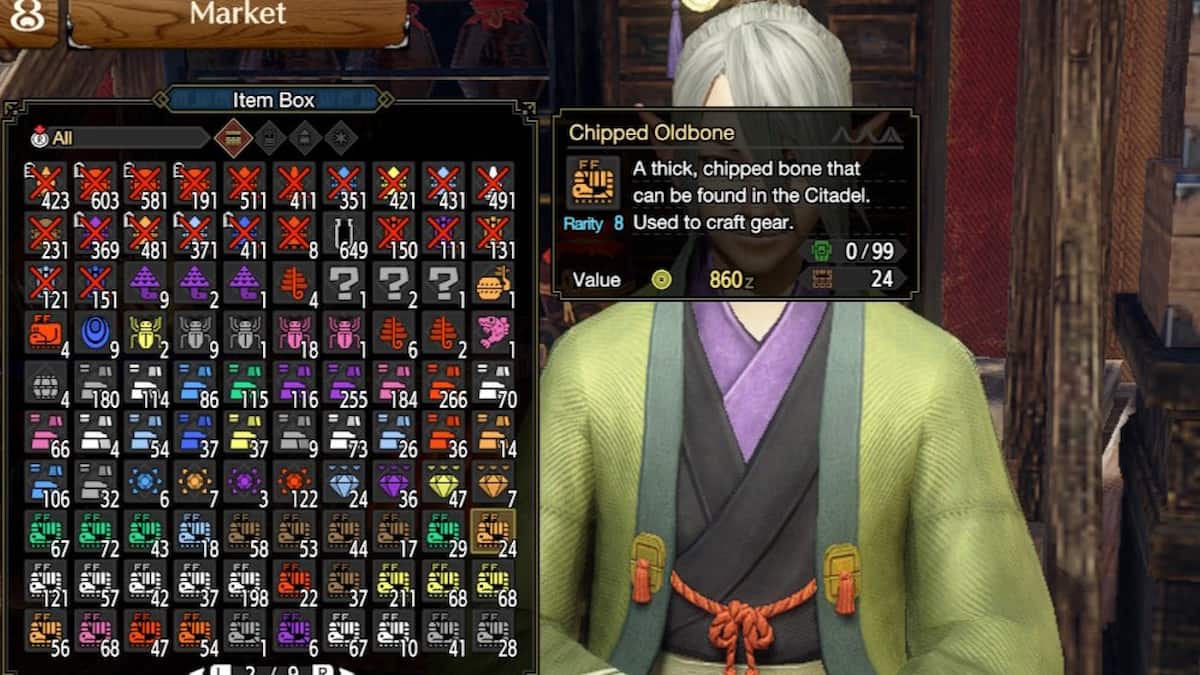Screen dimensions: 1200x675
Task: Select the highlighted Chipped Oldbone slot
Action: 492,531
